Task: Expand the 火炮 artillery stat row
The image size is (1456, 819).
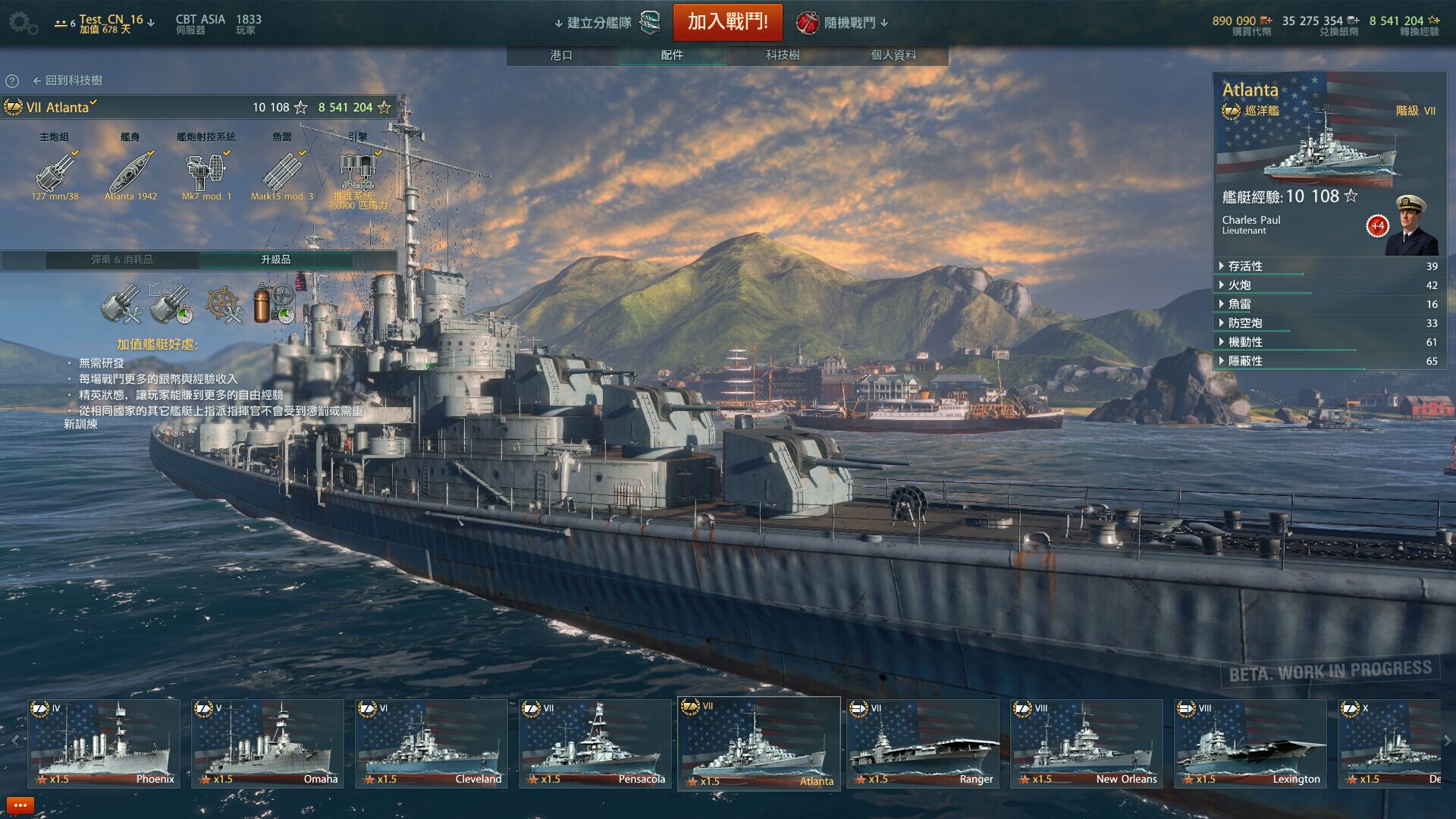Action: coord(1239,285)
